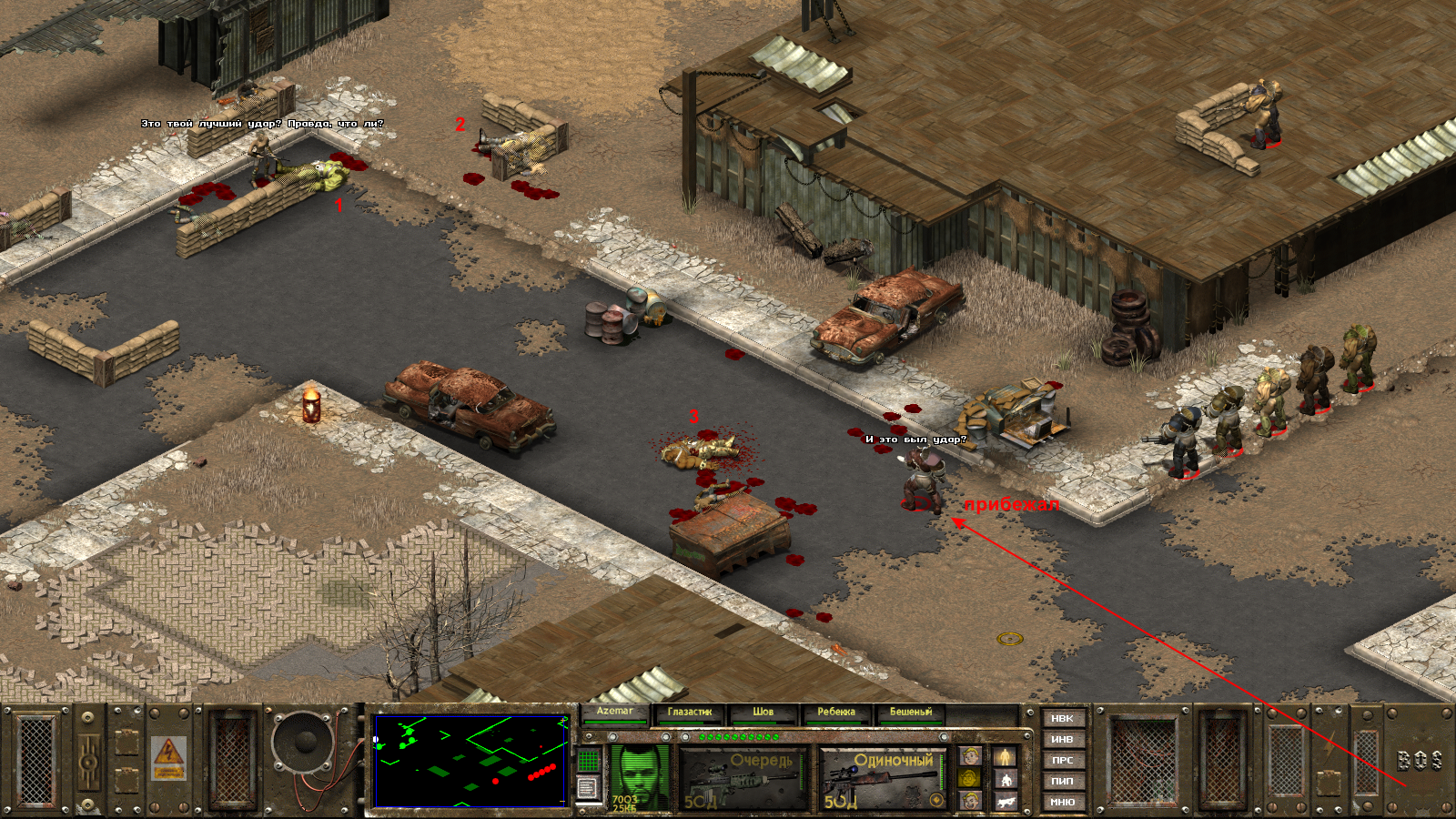Open the МНЮ game menu
Screen dimensions: 1456x819
(1062, 802)
